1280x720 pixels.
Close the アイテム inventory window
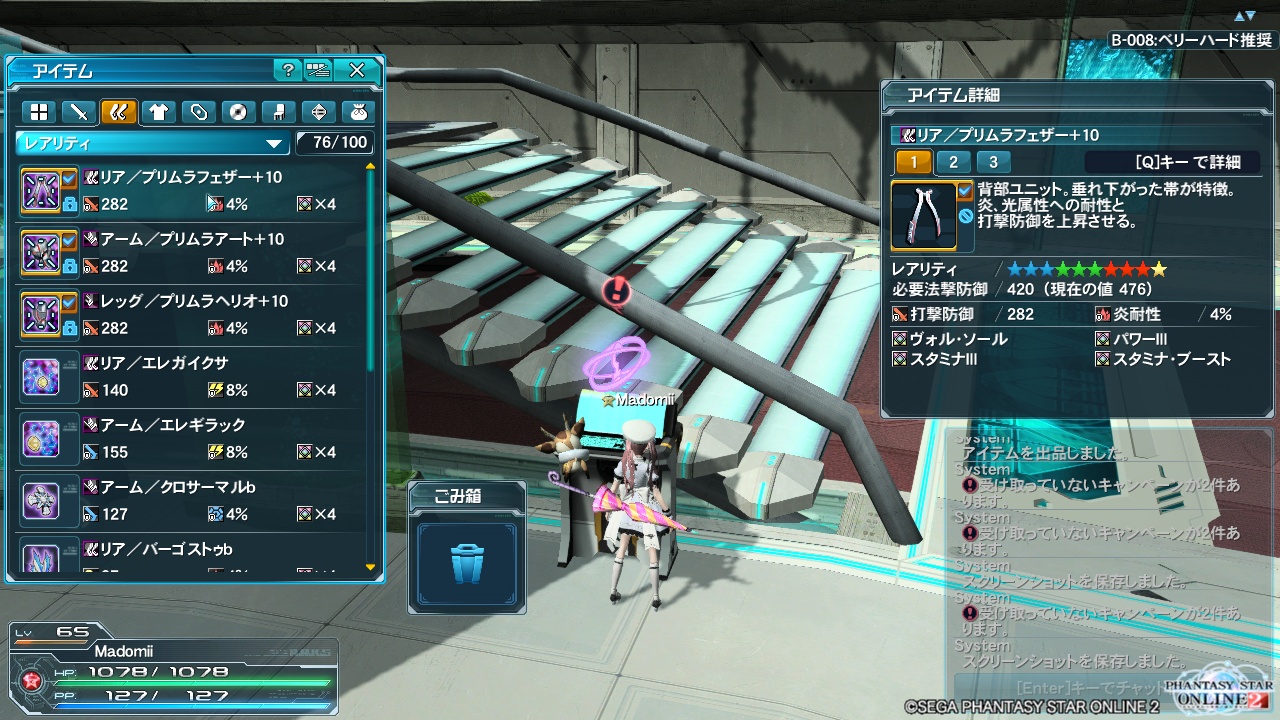(357, 70)
